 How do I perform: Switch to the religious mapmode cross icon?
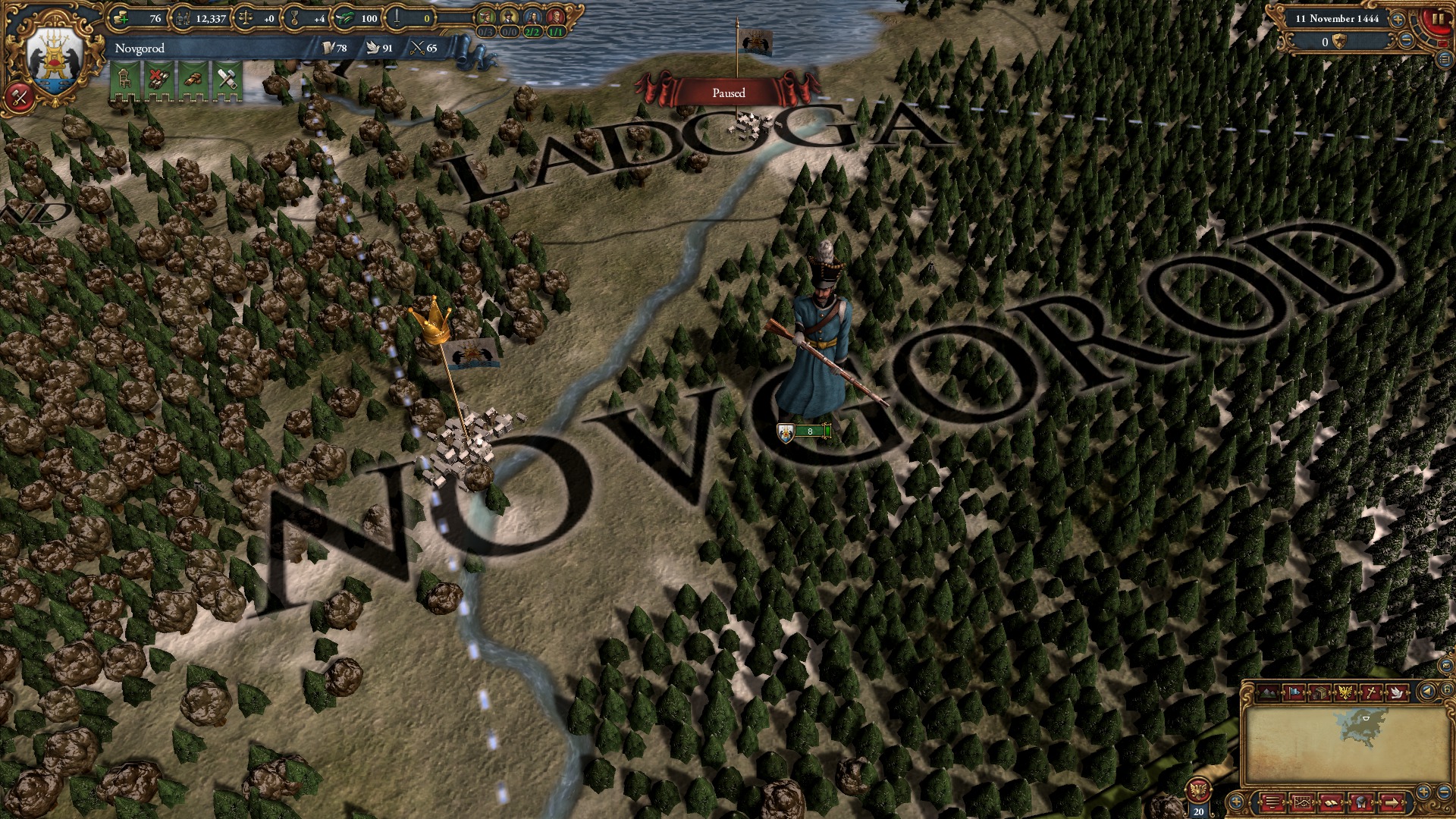coord(1370,692)
